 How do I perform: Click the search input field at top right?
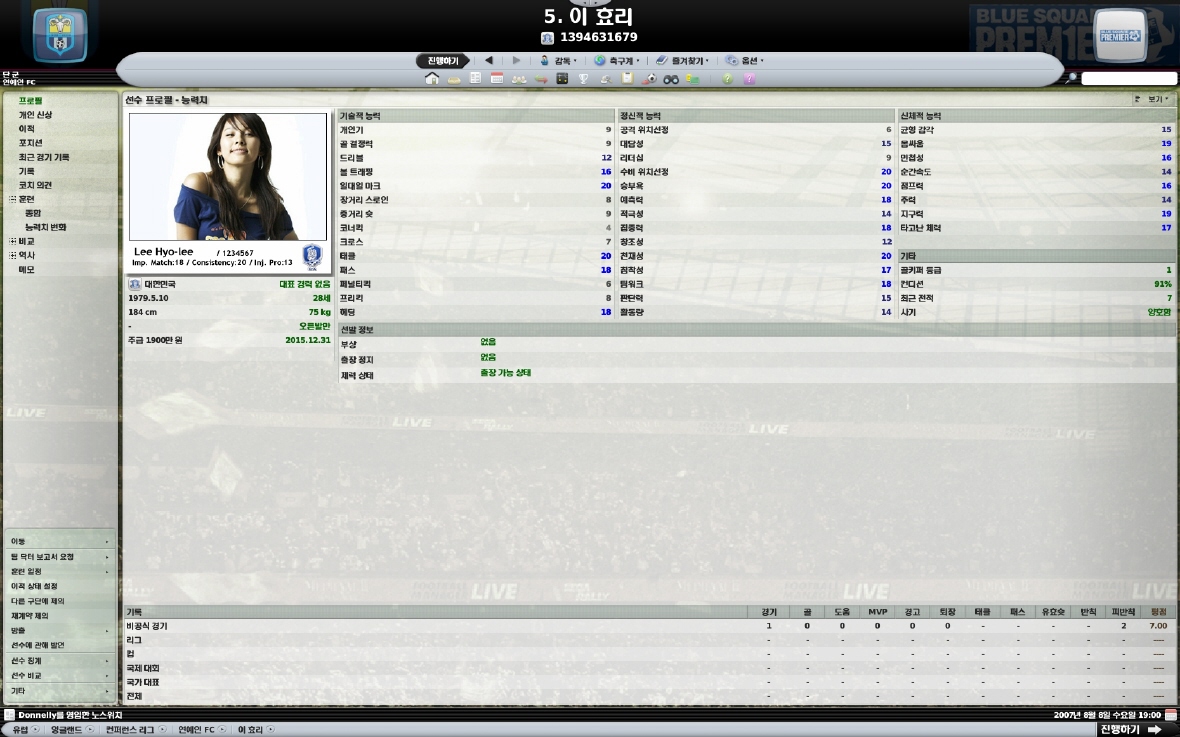click(x=1128, y=79)
